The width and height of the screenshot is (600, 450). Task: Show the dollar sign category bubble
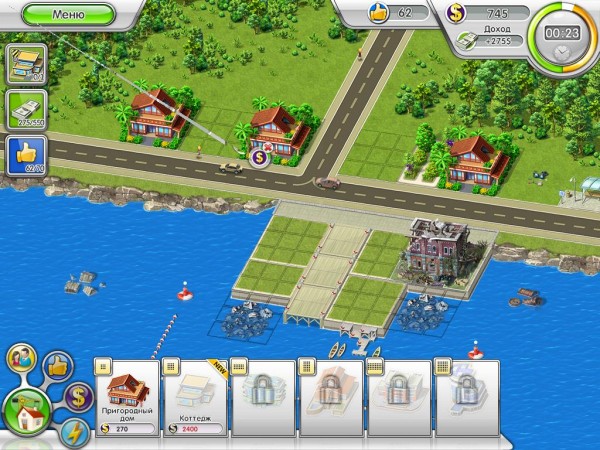[77, 396]
